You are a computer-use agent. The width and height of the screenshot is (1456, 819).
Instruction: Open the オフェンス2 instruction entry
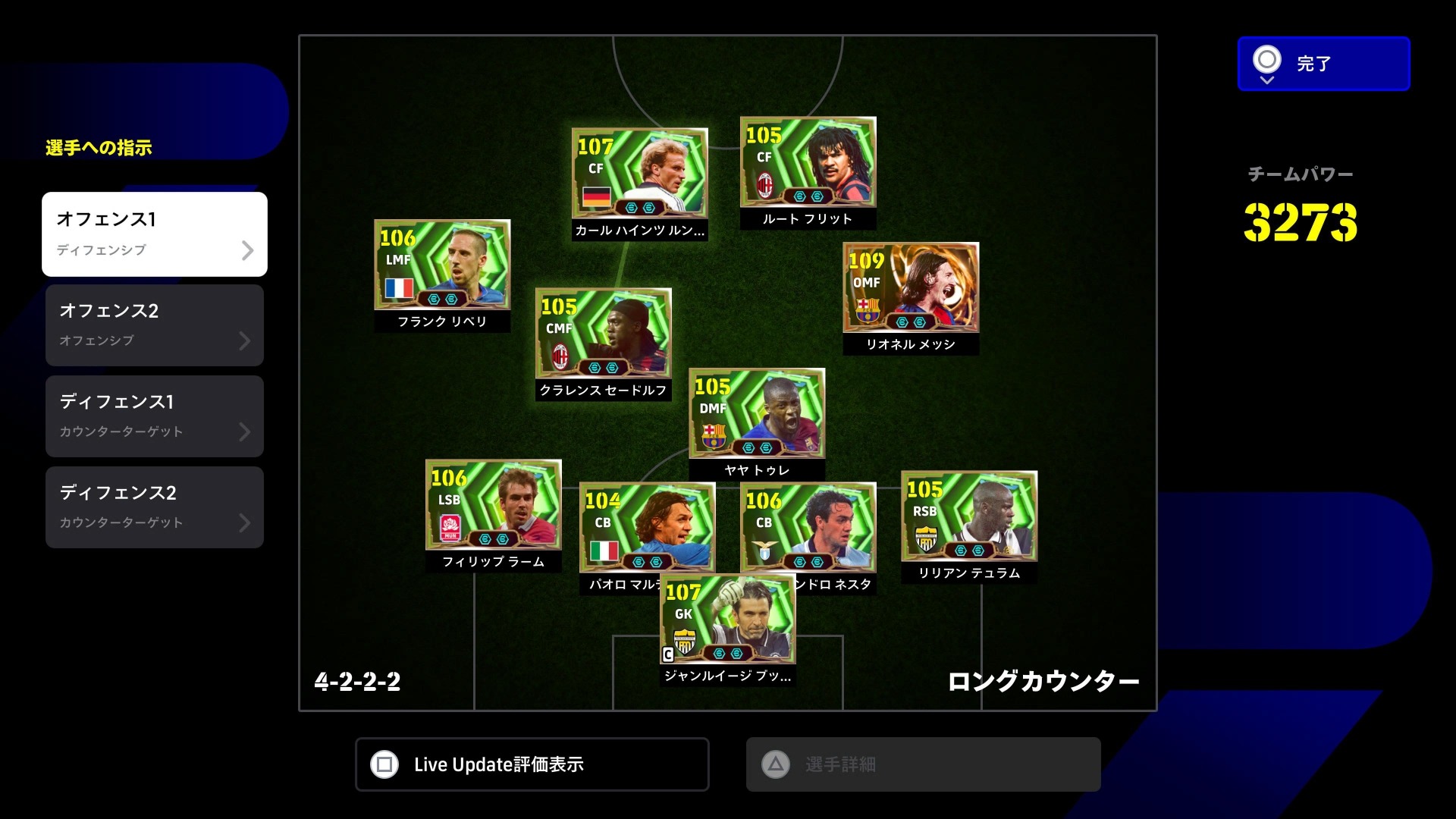click(x=155, y=325)
